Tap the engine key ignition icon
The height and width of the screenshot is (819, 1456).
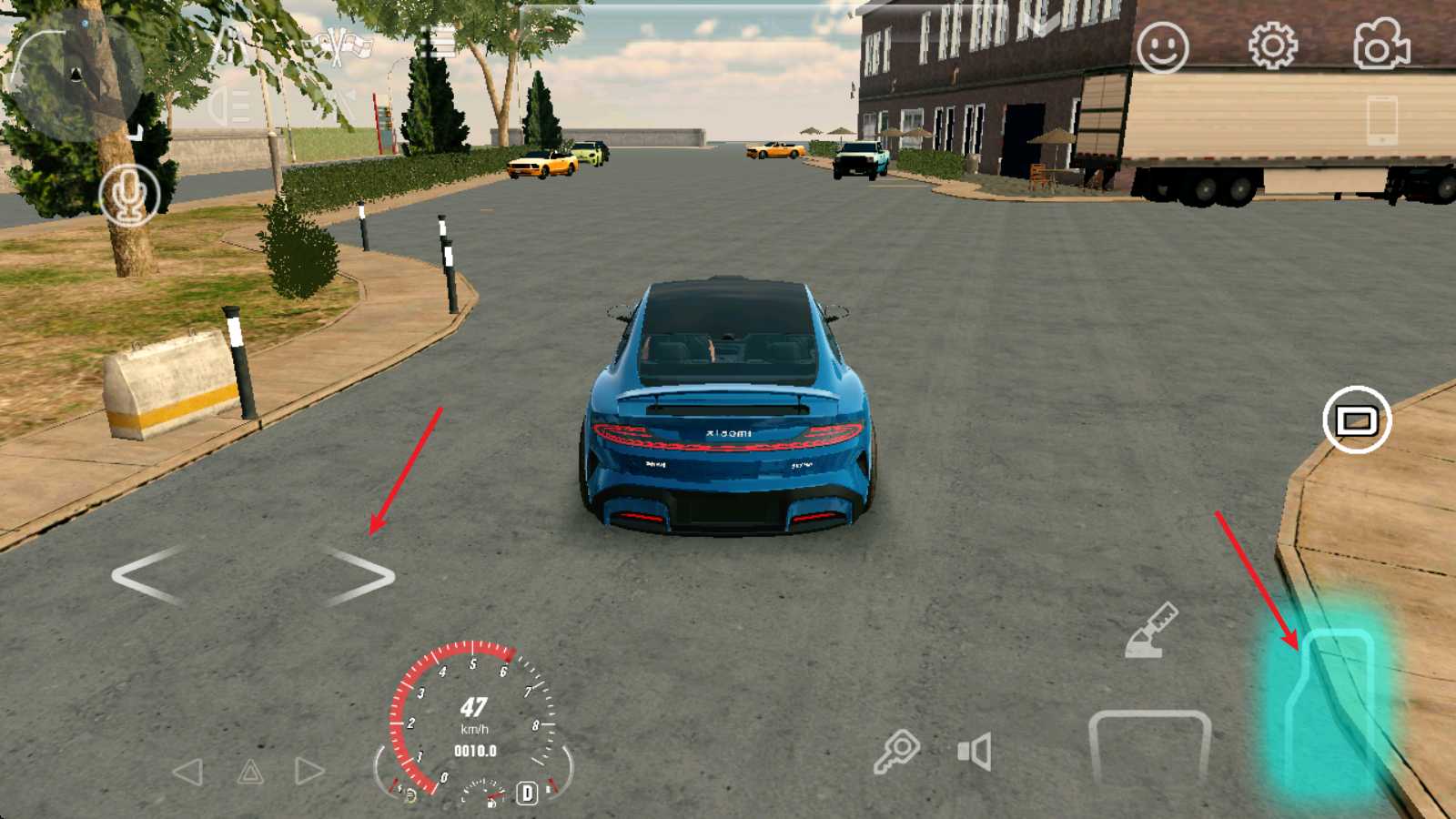coord(896,753)
